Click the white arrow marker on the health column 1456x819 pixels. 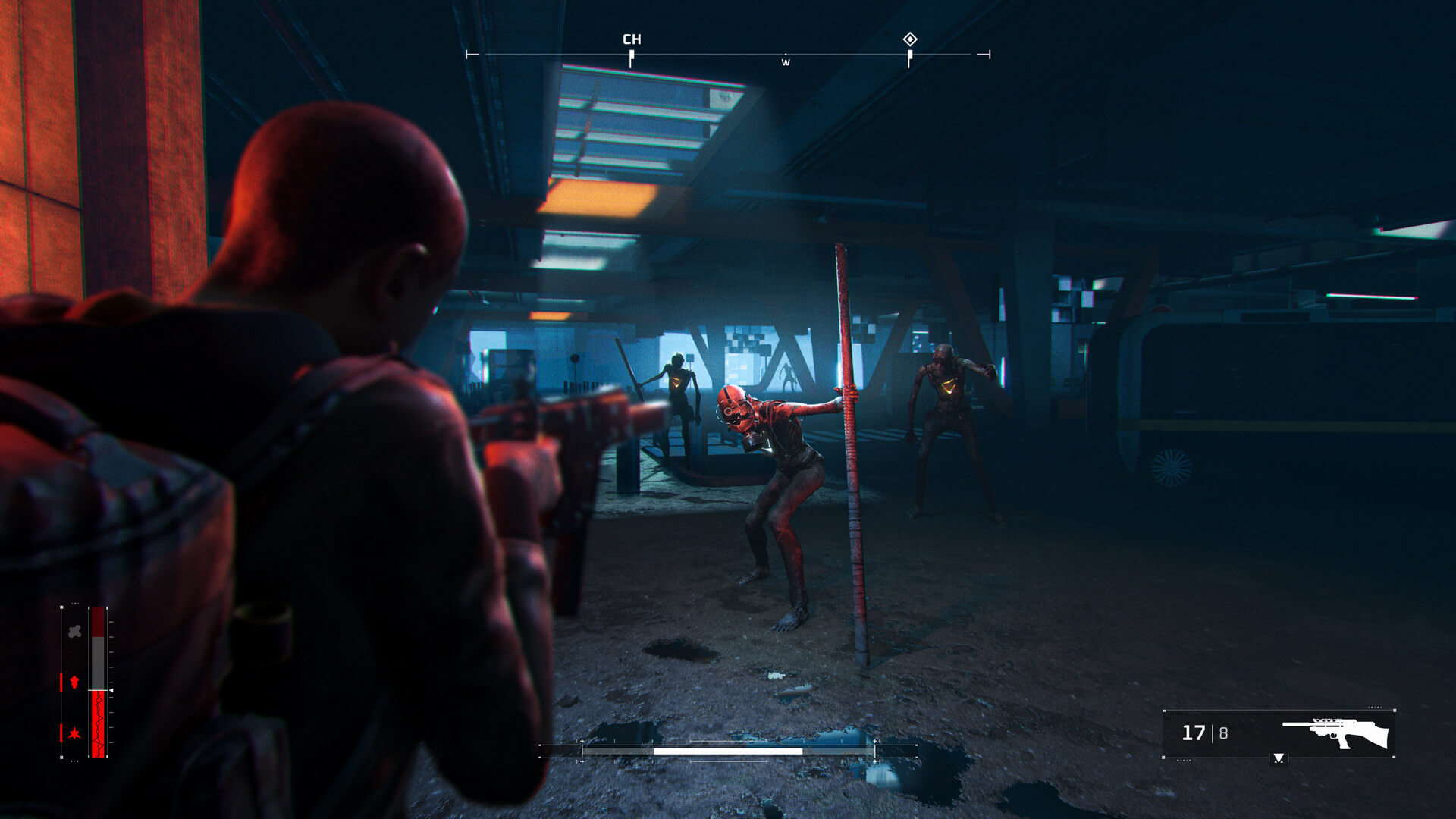[111, 690]
